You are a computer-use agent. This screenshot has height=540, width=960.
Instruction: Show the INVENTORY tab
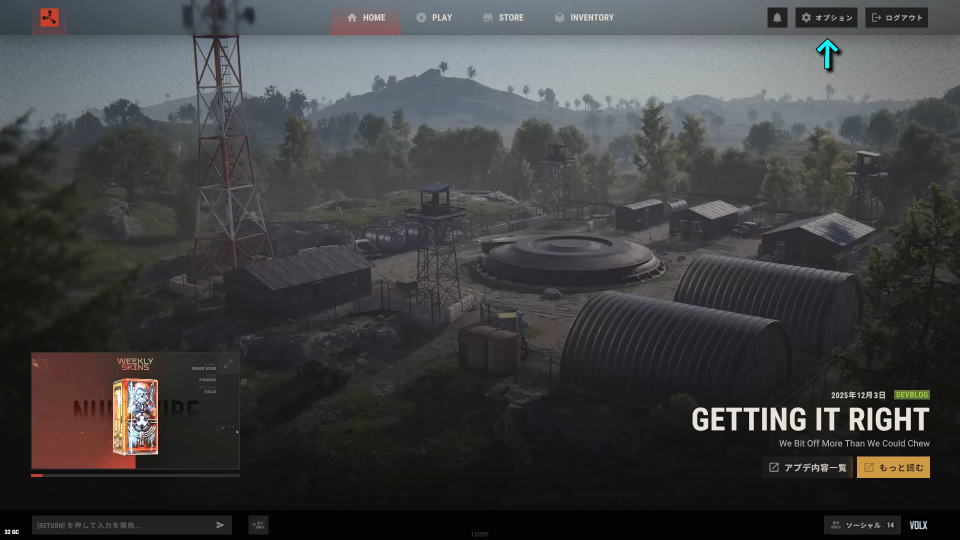click(x=584, y=18)
